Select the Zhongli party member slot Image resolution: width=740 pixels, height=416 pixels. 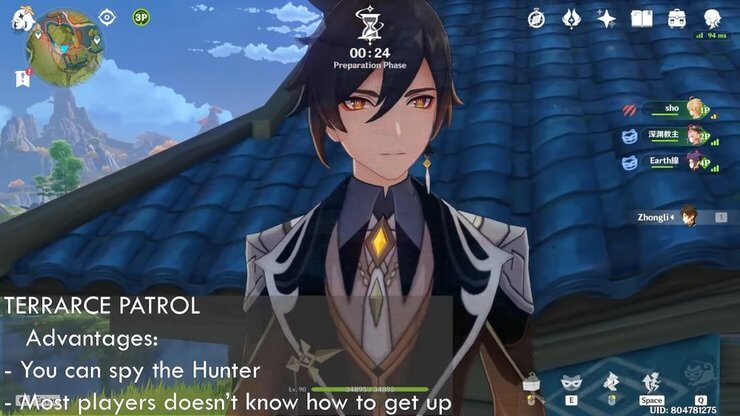click(x=680, y=215)
